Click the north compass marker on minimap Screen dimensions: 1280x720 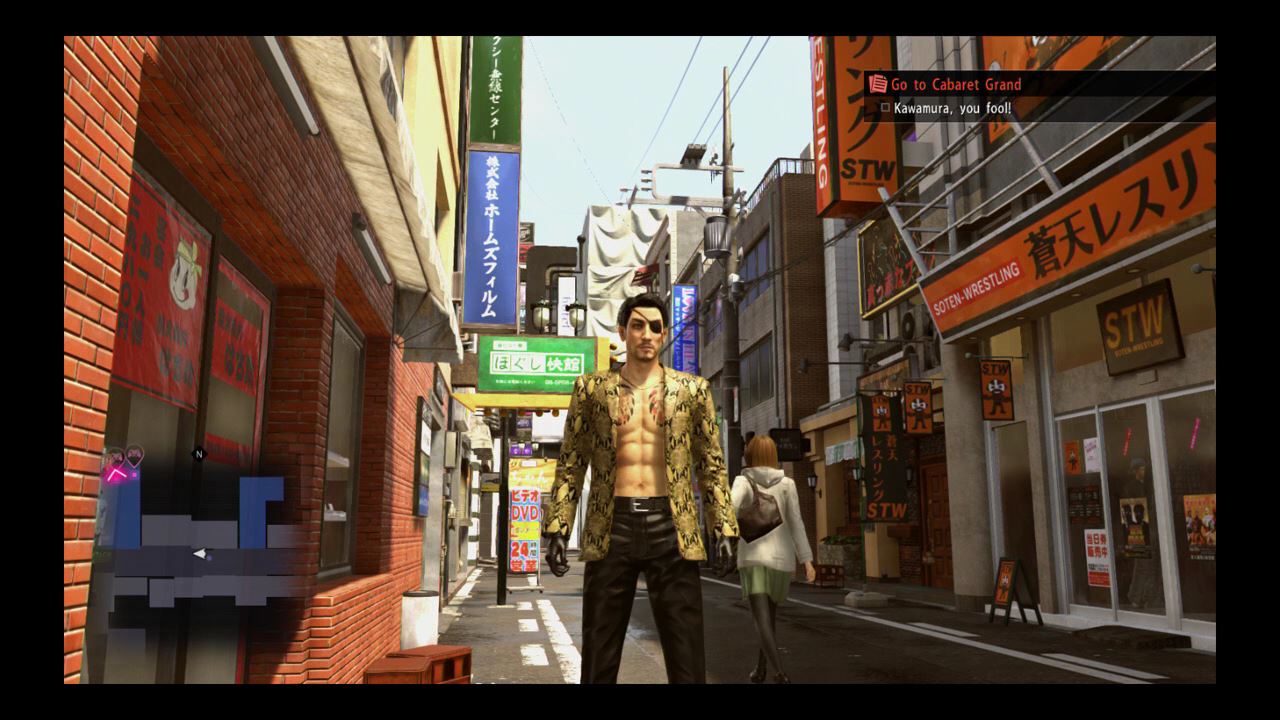click(198, 454)
